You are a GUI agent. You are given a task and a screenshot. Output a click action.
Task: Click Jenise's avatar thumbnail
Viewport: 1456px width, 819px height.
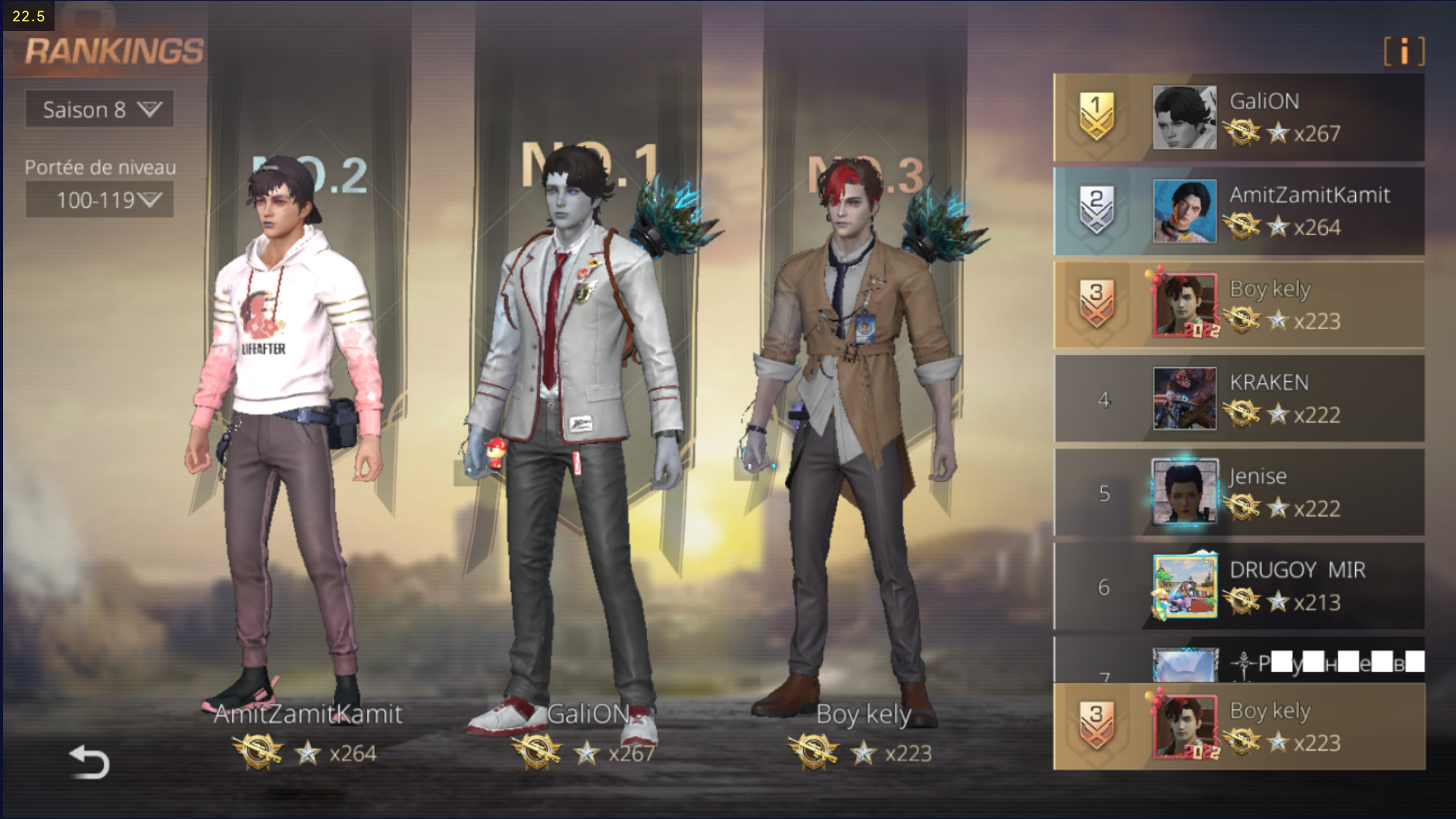(x=1185, y=493)
